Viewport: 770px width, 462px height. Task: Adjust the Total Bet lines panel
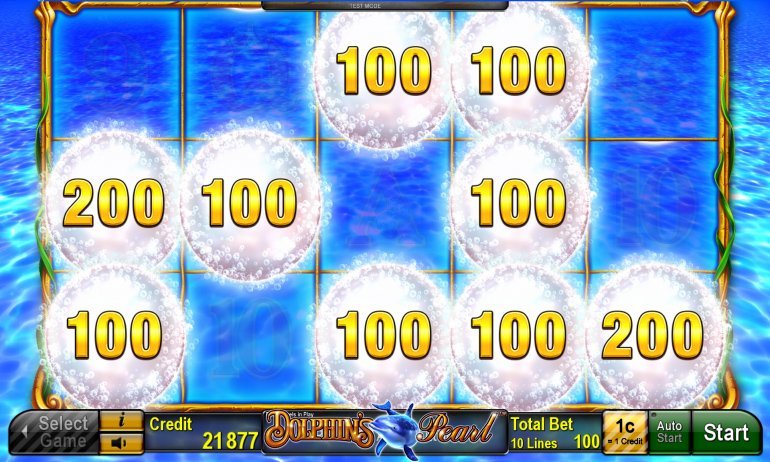pyautogui.click(x=554, y=433)
